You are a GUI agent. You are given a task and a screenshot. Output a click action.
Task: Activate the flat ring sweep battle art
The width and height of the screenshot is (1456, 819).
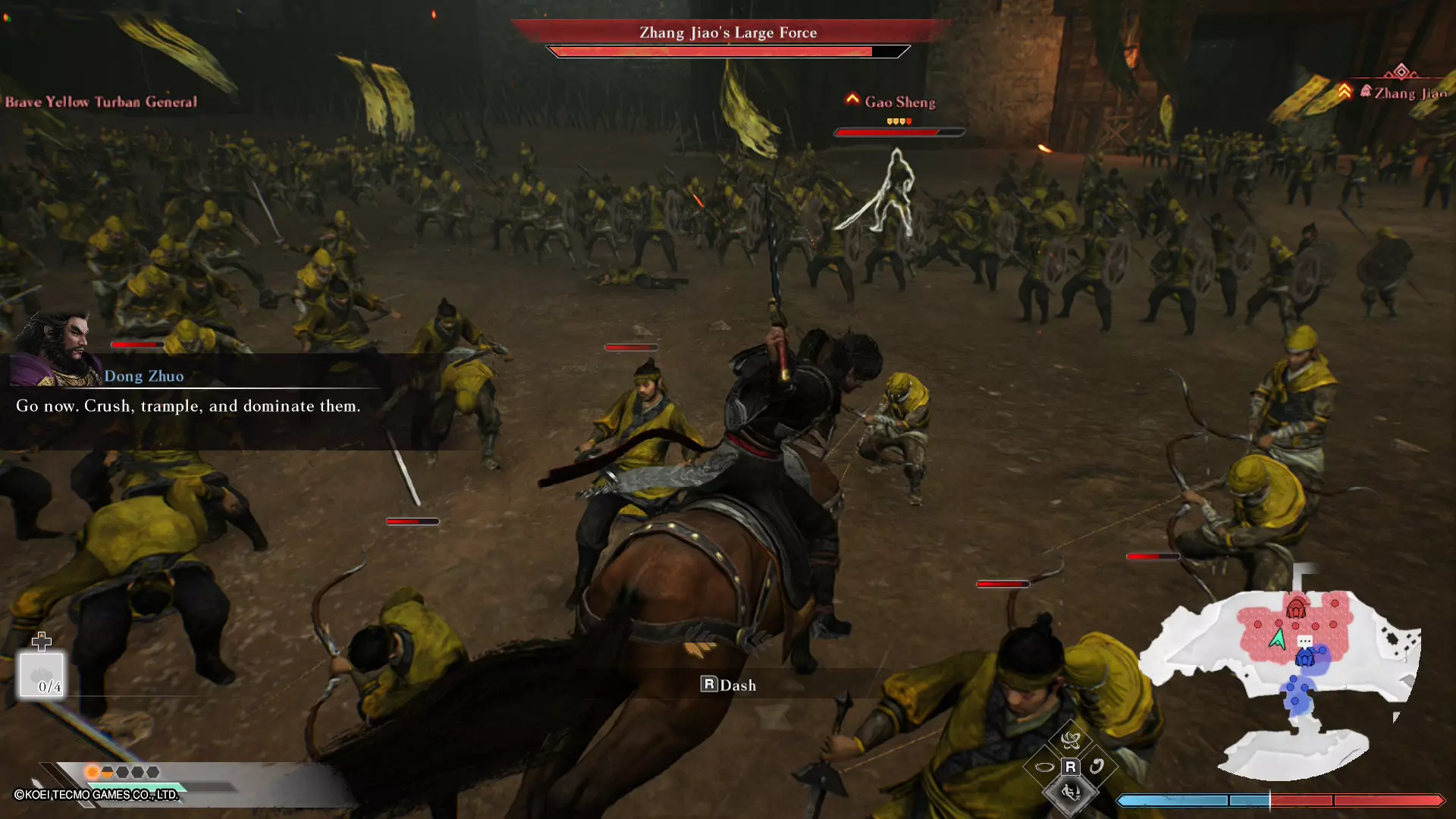pyautogui.click(x=1044, y=767)
